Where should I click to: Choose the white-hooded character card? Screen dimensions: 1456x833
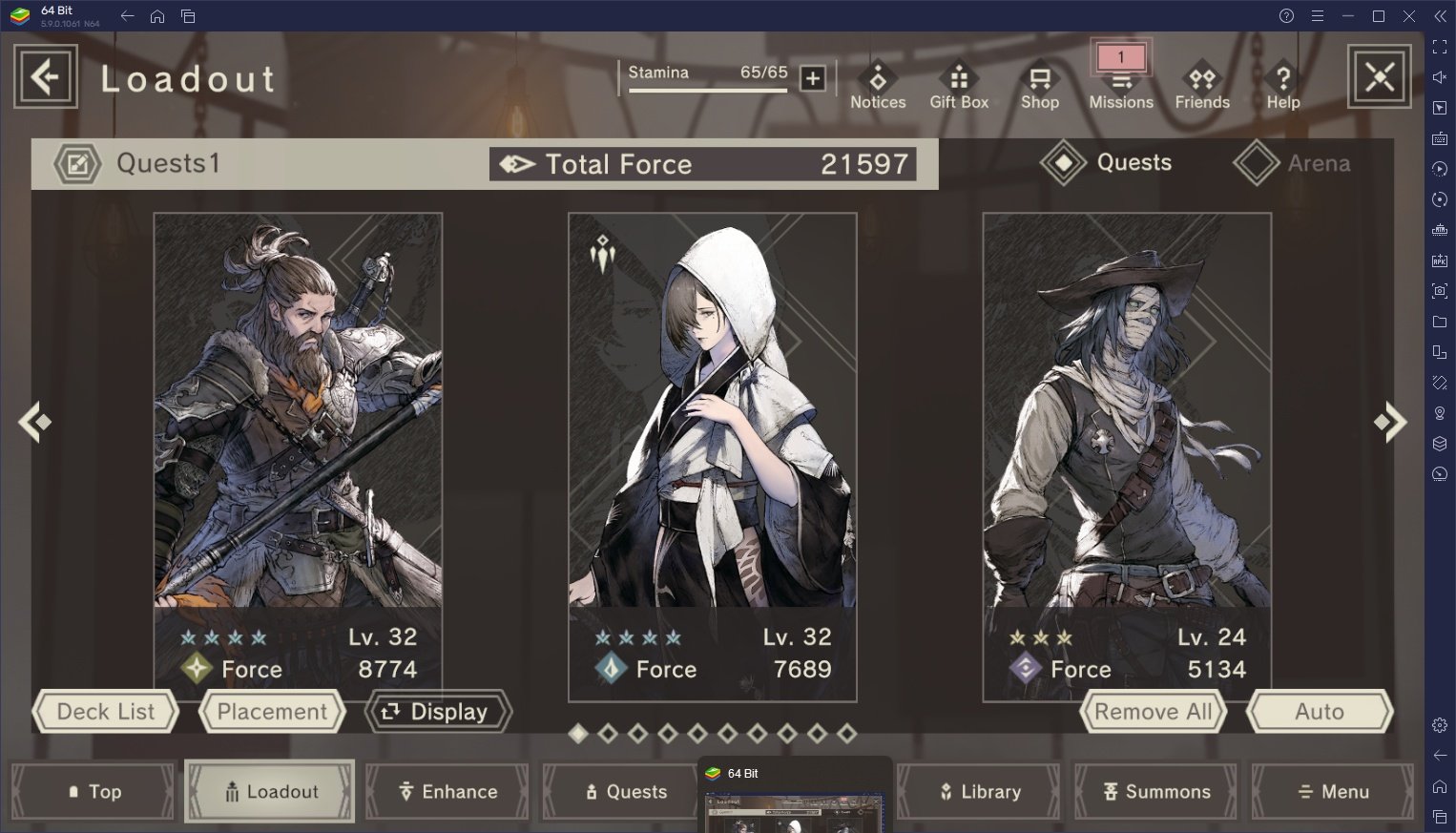pyautogui.click(x=712, y=410)
